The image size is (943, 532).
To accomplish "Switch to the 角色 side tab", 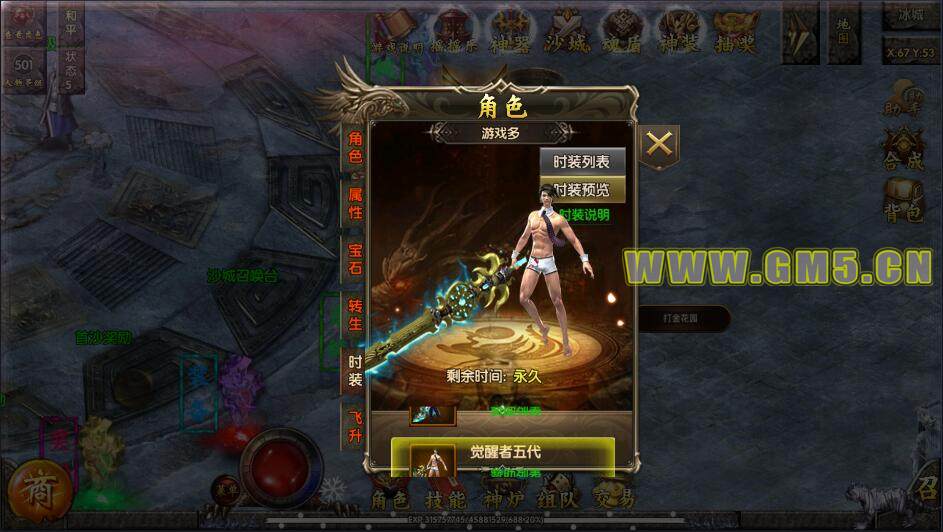I will coord(355,146).
